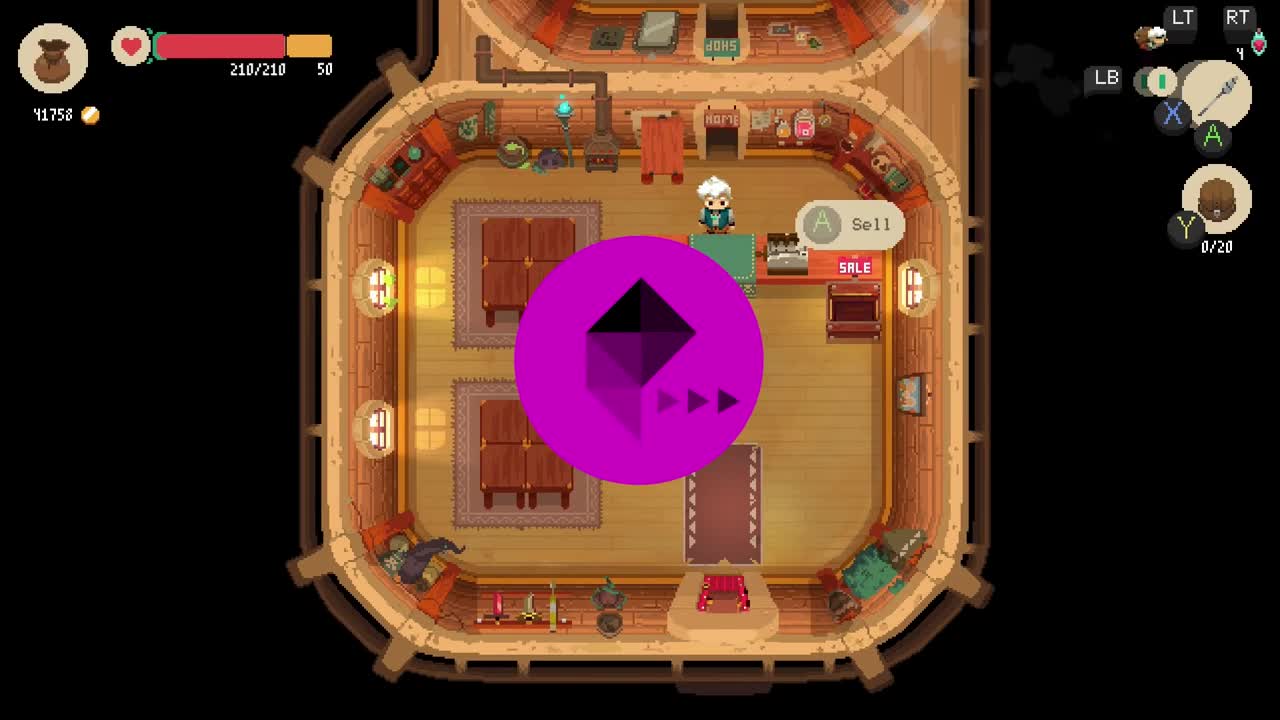The height and width of the screenshot is (720, 1280).
Task: Open the merchant pouch icon above Y button
Action: 1216,198
